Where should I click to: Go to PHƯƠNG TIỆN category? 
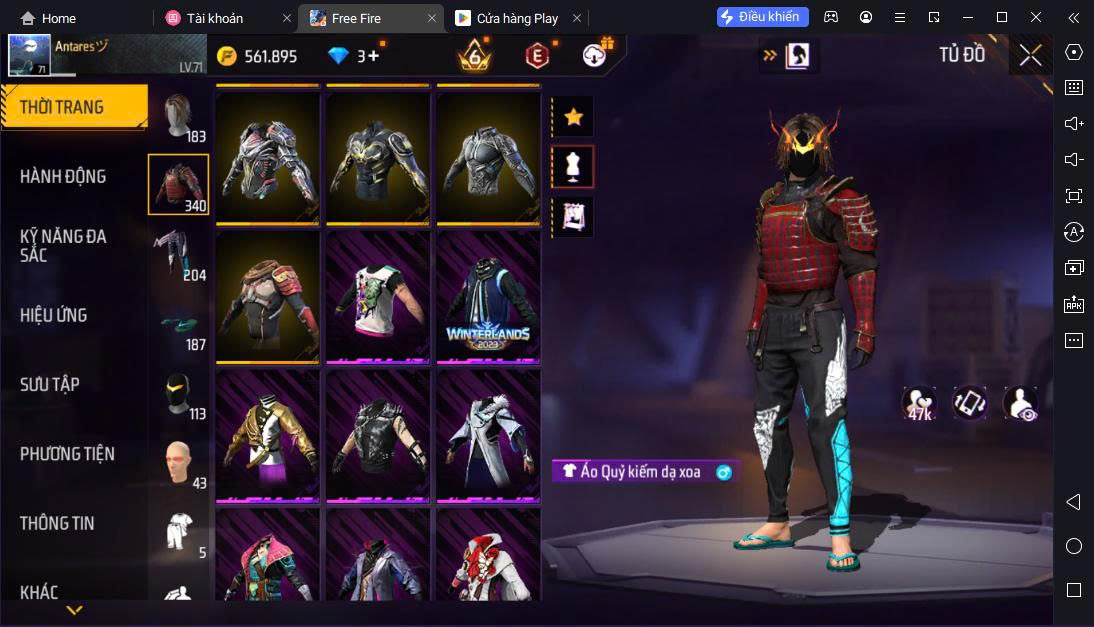(67, 454)
